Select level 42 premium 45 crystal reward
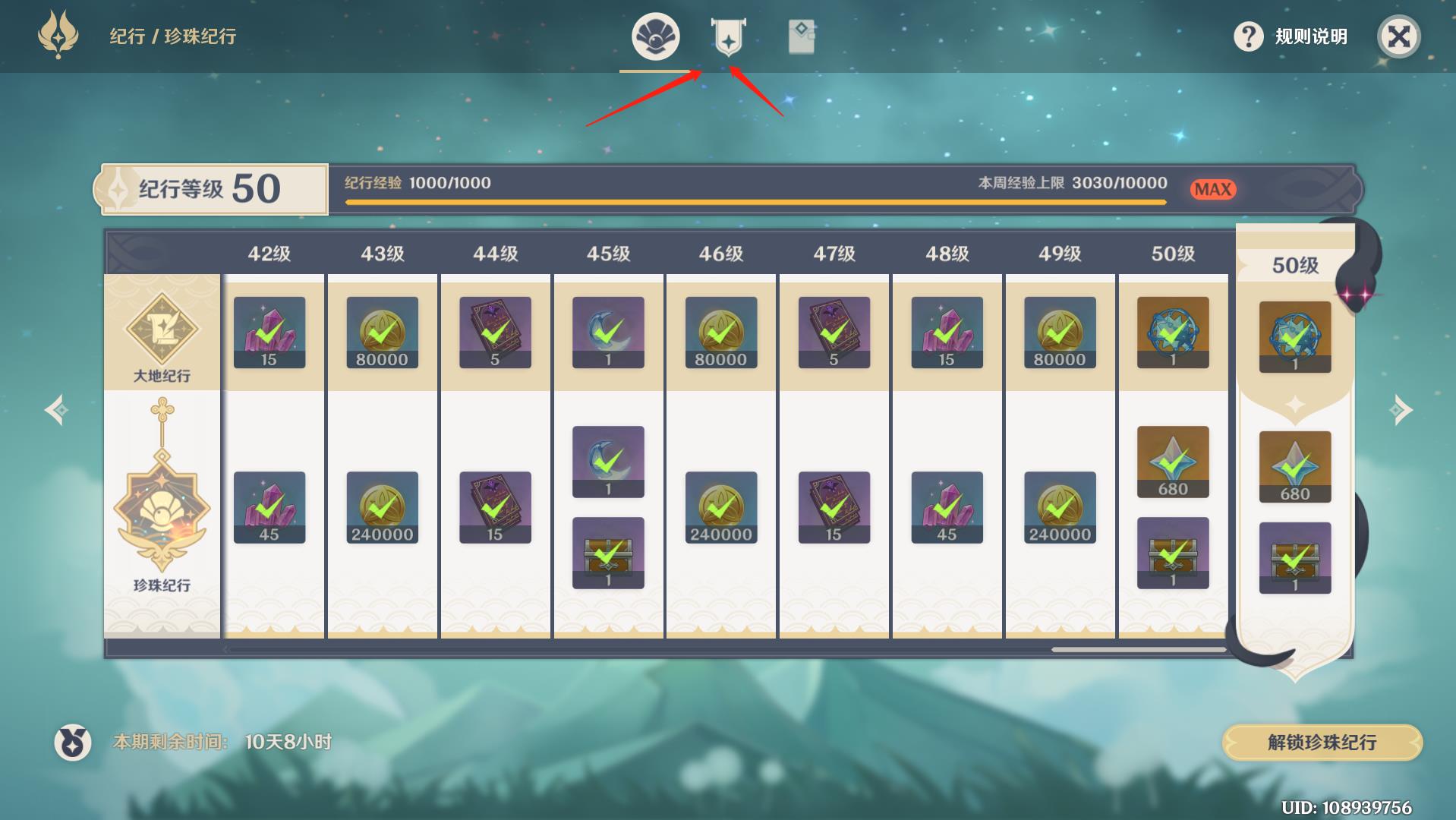 click(x=269, y=507)
